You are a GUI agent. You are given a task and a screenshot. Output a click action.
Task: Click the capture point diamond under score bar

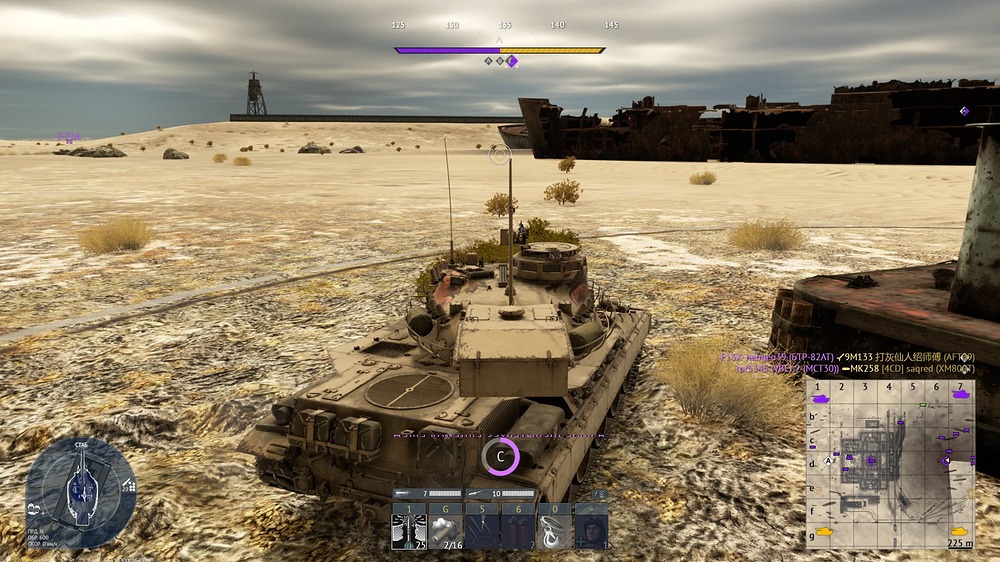[x=511, y=61]
